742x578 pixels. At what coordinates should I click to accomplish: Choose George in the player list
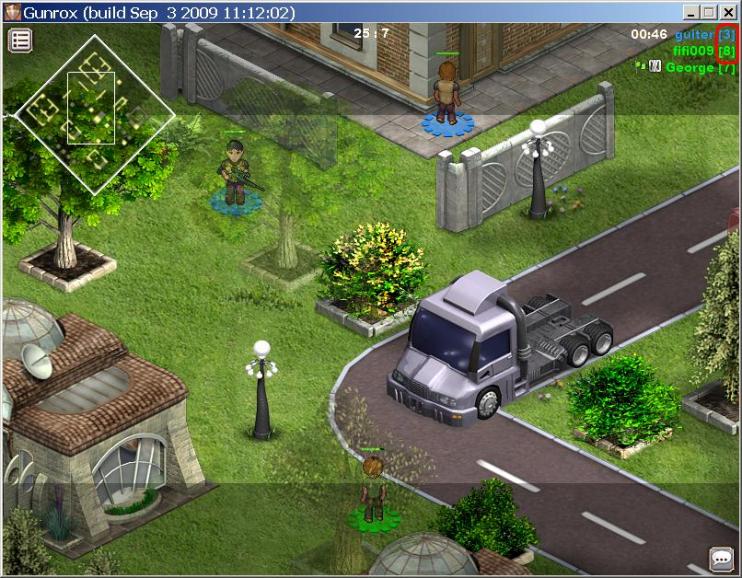(689, 67)
